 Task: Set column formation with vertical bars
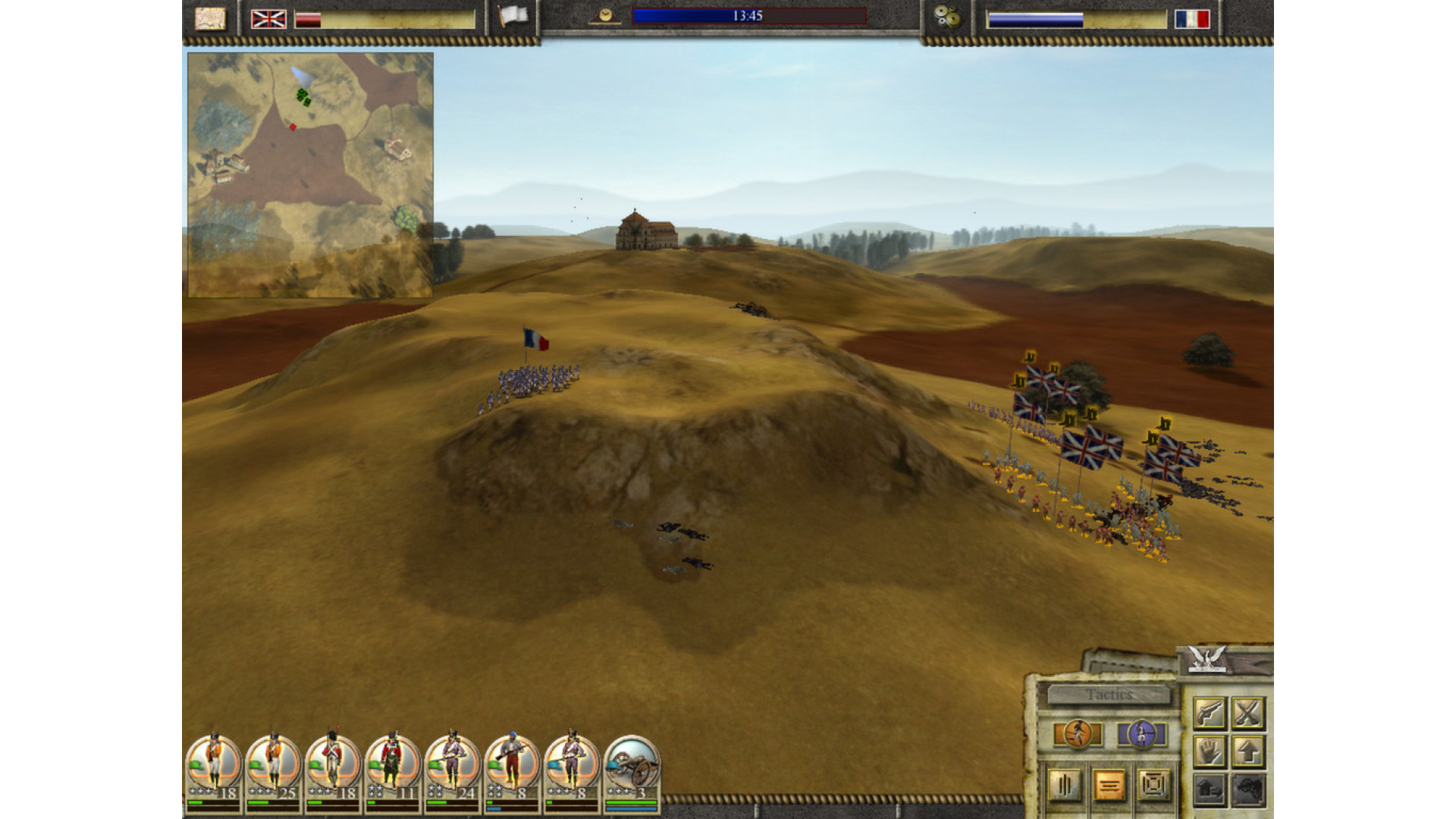1064,786
